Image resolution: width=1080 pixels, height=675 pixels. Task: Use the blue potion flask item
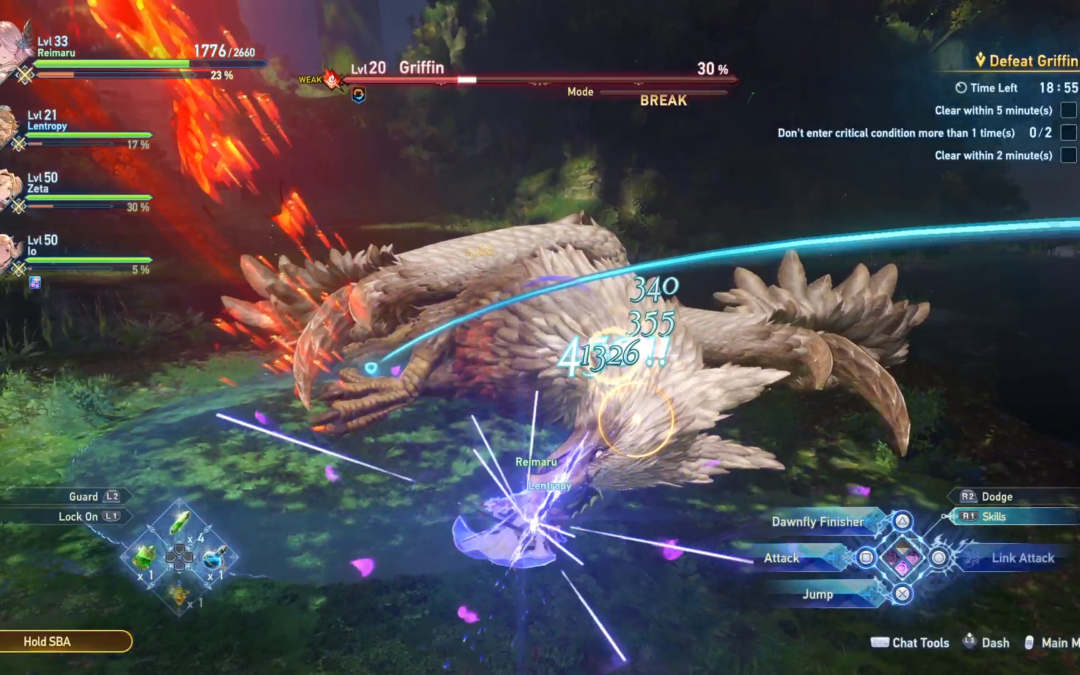click(214, 557)
